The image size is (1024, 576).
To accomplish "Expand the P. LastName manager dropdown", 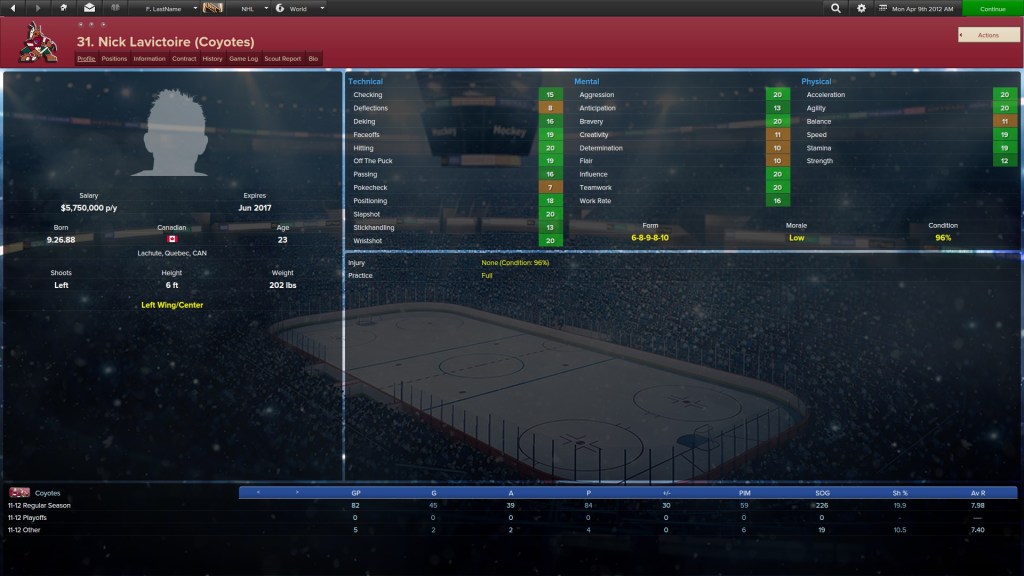I will pos(165,8).
